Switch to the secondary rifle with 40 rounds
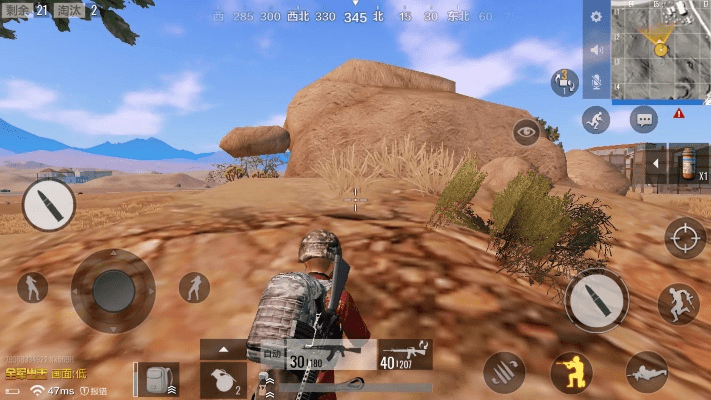The width and height of the screenshot is (711, 400). pyautogui.click(x=406, y=356)
